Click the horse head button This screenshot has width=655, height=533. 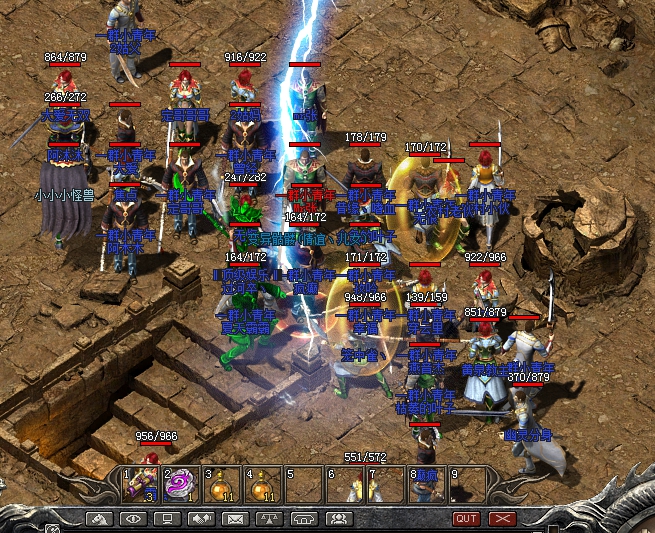pos(98,519)
